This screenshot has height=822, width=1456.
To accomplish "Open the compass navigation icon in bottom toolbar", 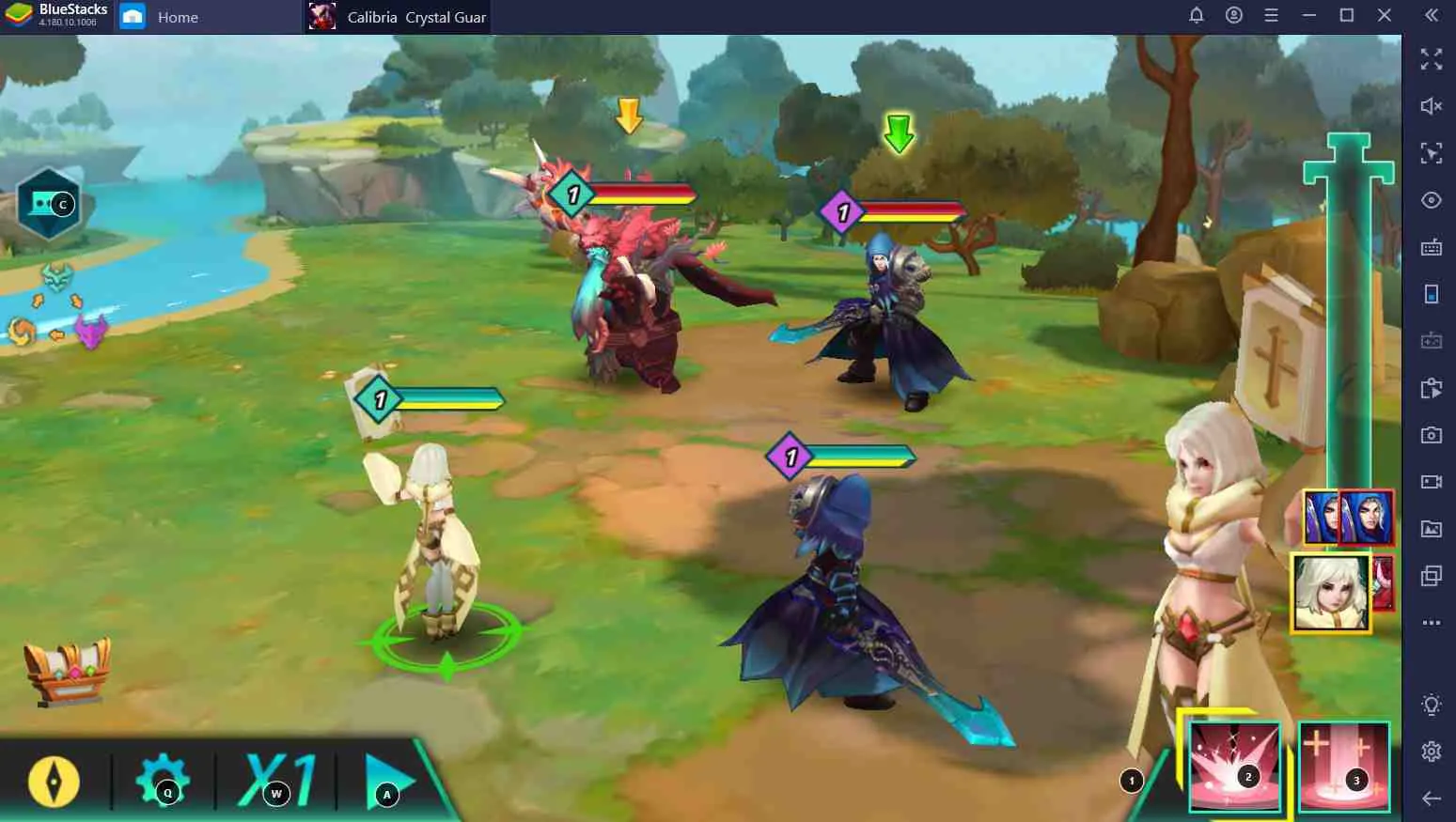I will point(54,782).
